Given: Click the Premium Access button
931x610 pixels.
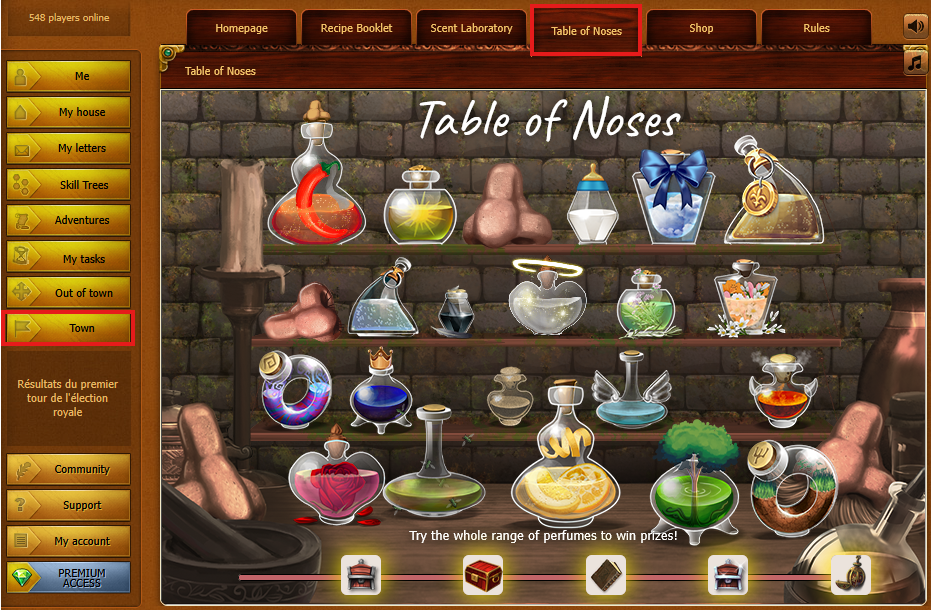Looking at the screenshot, I should point(69,578).
